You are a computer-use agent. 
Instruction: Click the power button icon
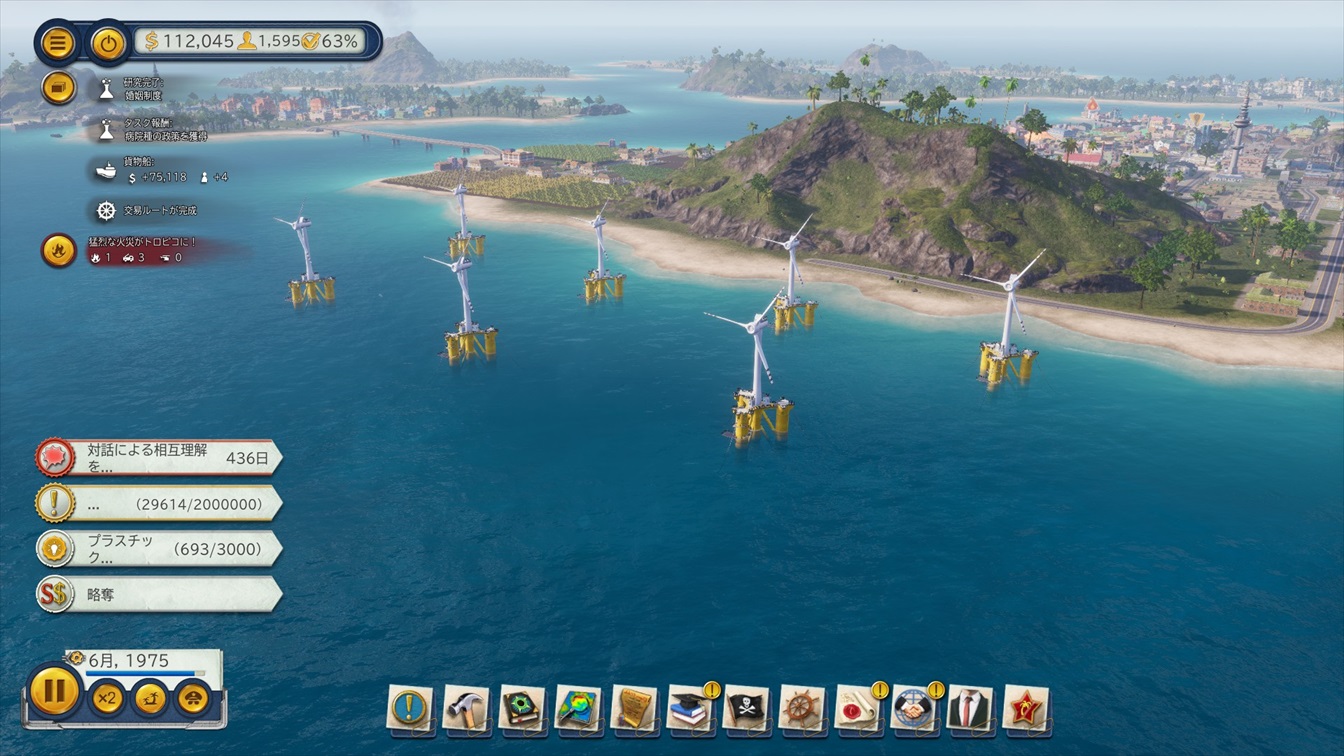click(x=108, y=42)
